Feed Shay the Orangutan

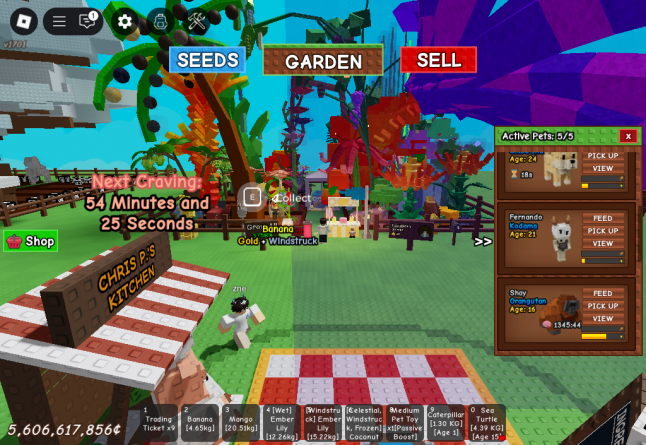click(x=603, y=293)
